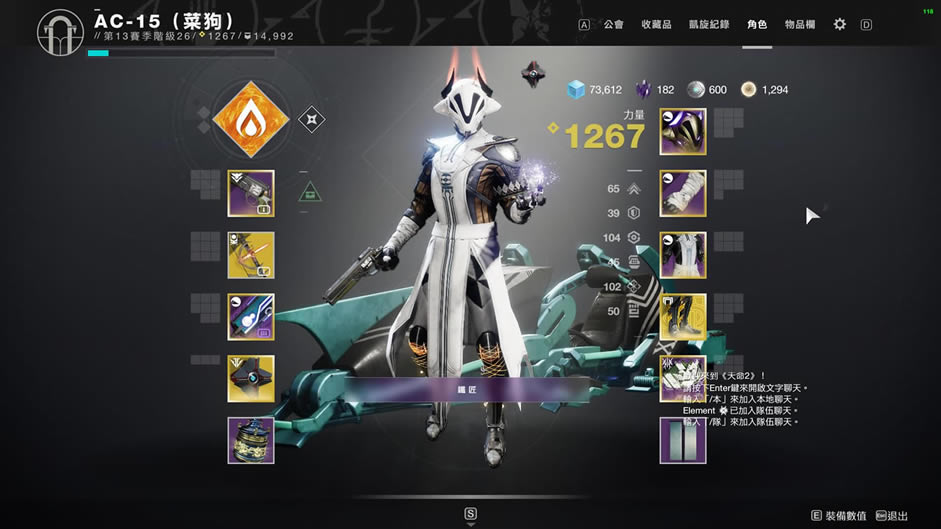Choose the yellow exotic energy weapon slot
The image size is (941, 529).
251,255
